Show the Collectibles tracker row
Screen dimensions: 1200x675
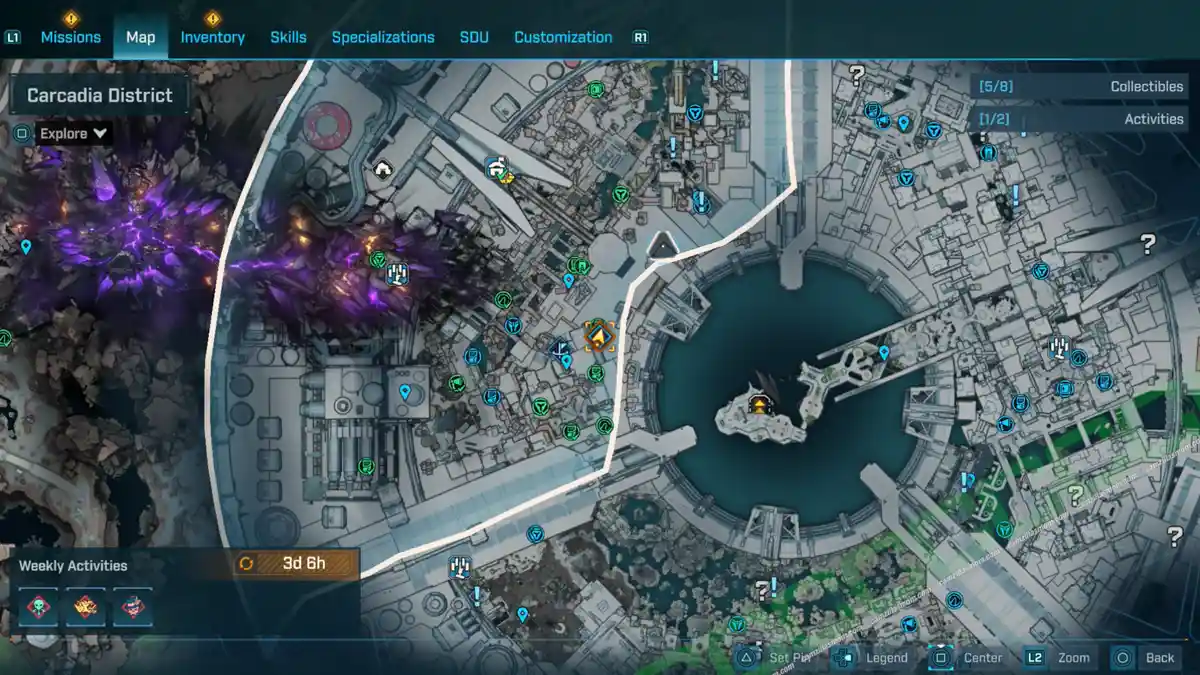(1079, 87)
